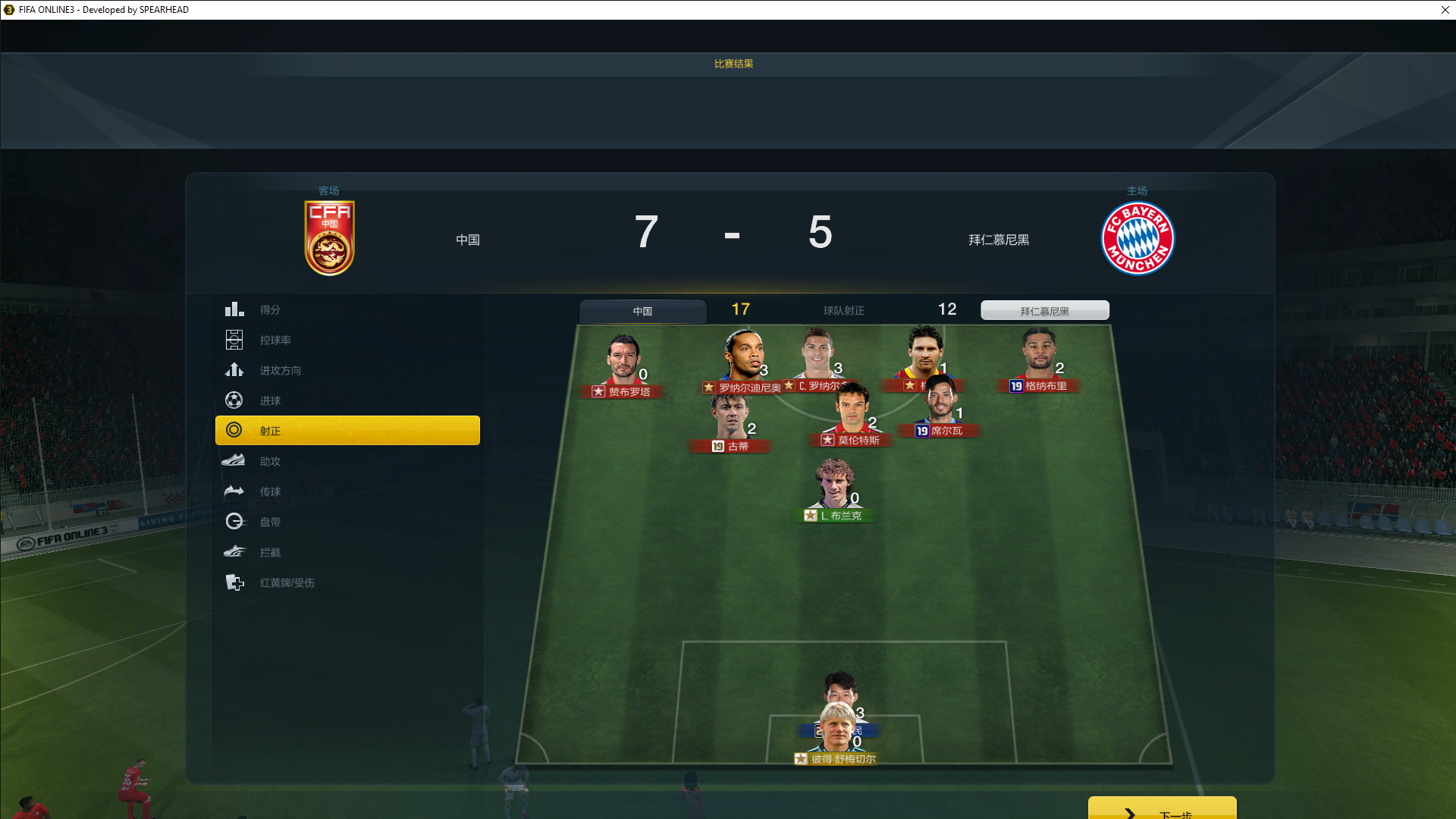Screen dimensions: 1456x819
Task: Click the yellow 下一步 next button
Action: click(1162, 810)
